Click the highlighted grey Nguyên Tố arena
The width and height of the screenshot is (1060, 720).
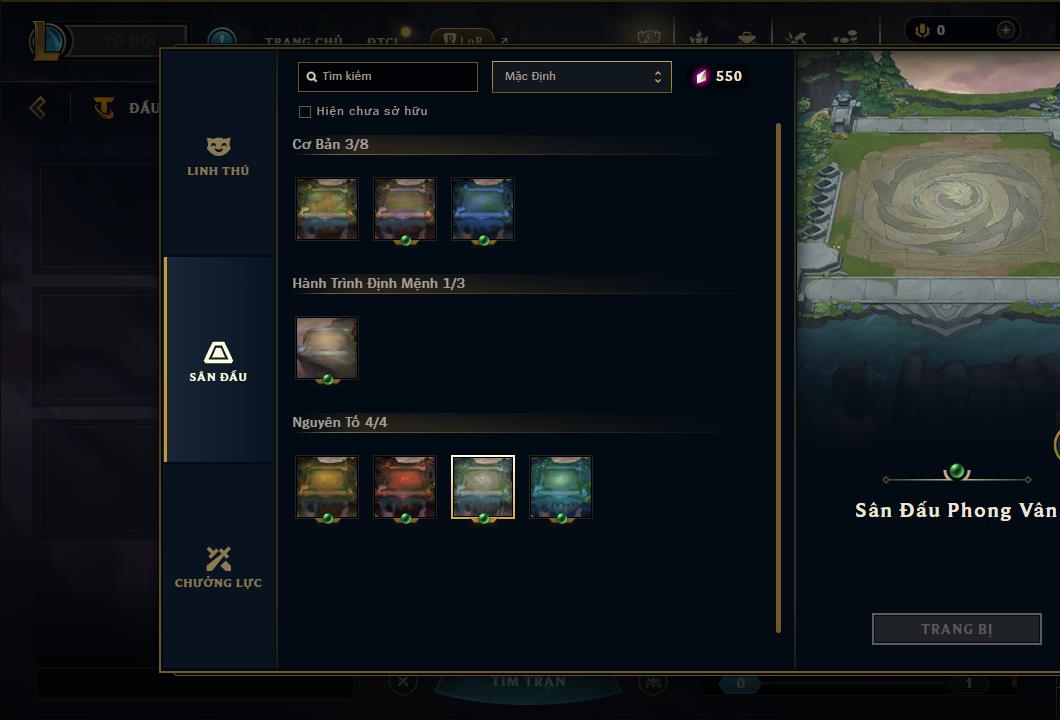coord(483,487)
